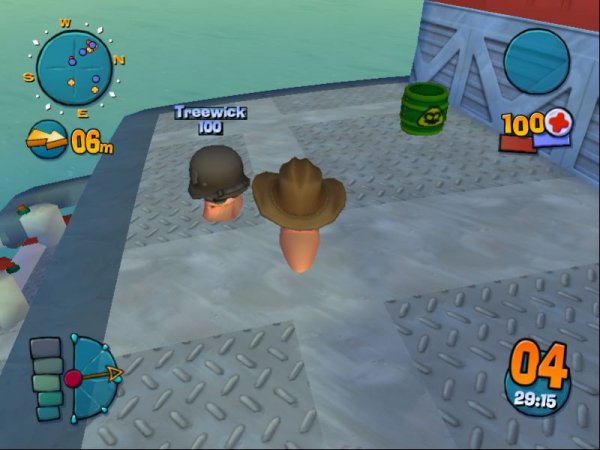Click the red cross team health icon
This screenshot has width=600, height=450.
click(558, 124)
